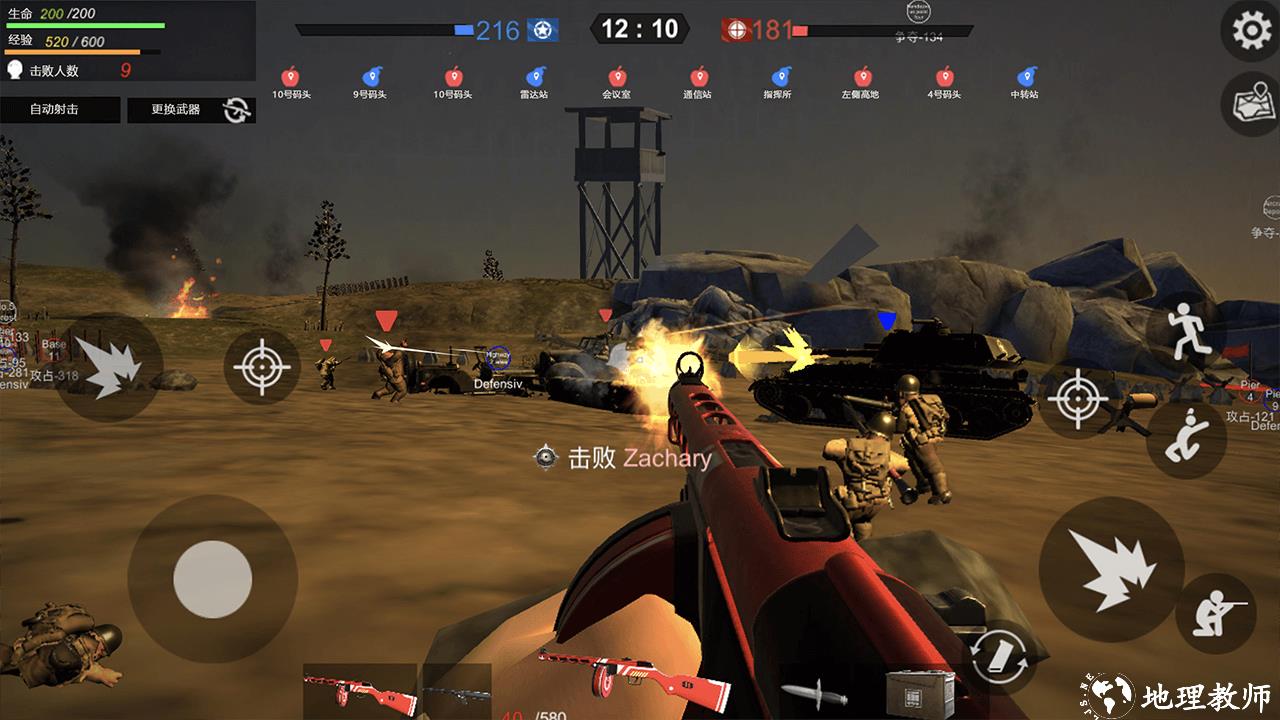This screenshot has height=720, width=1280.
Task: Open the battlefield map
Action: (1251, 104)
